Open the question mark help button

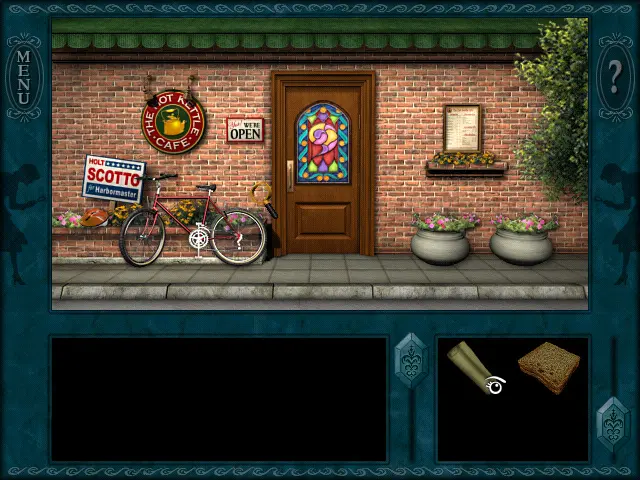pyautogui.click(x=614, y=74)
